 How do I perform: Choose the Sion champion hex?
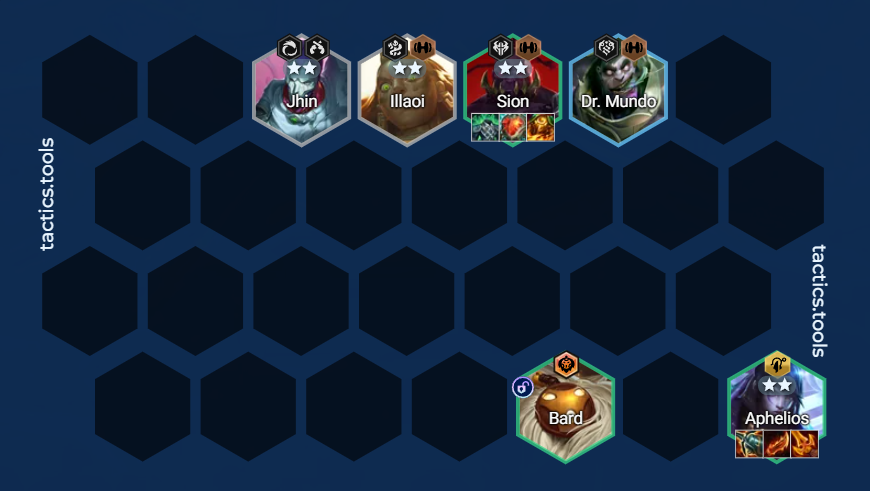coord(513,88)
